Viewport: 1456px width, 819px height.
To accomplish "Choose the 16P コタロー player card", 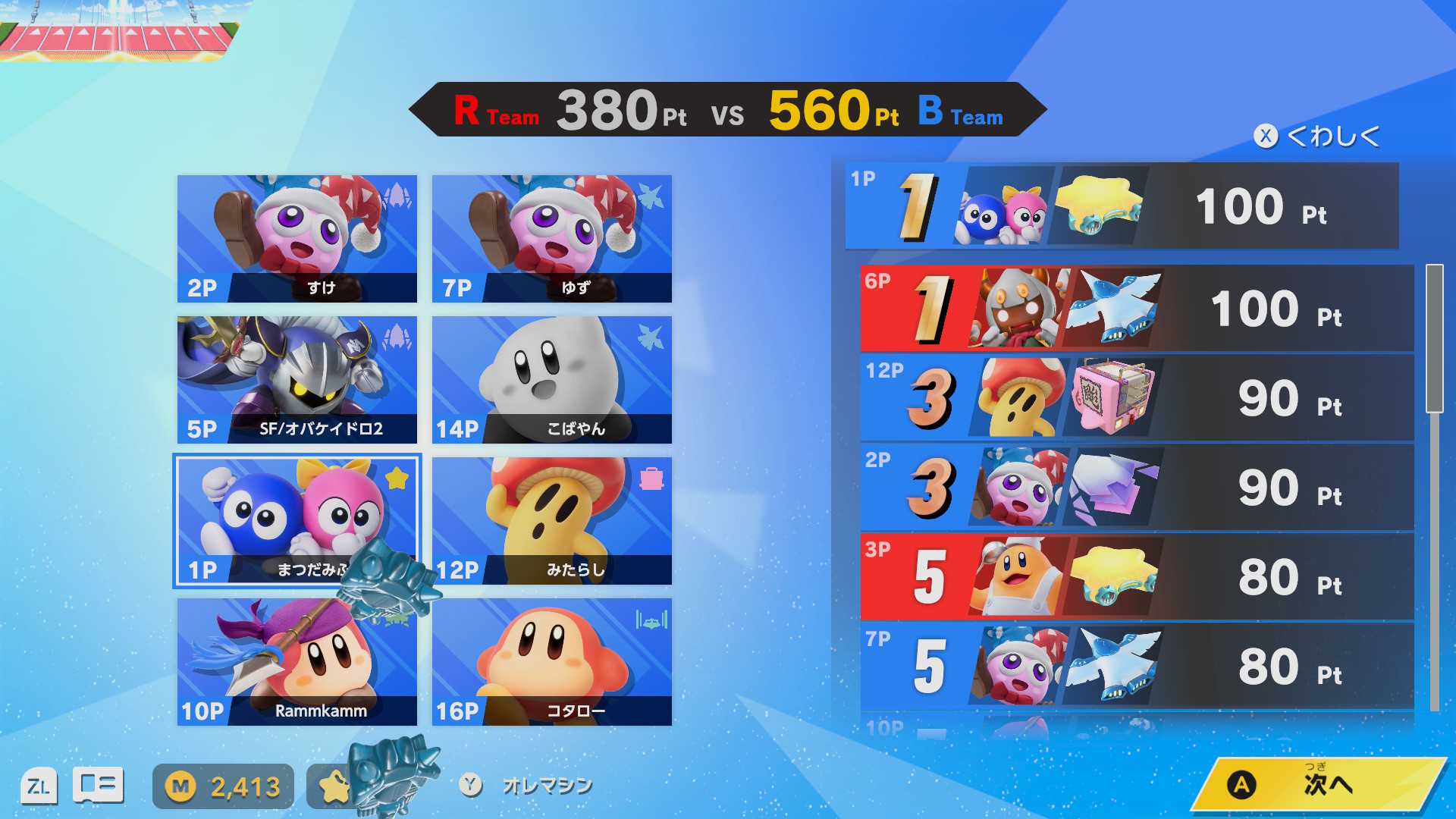I will [552, 662].
